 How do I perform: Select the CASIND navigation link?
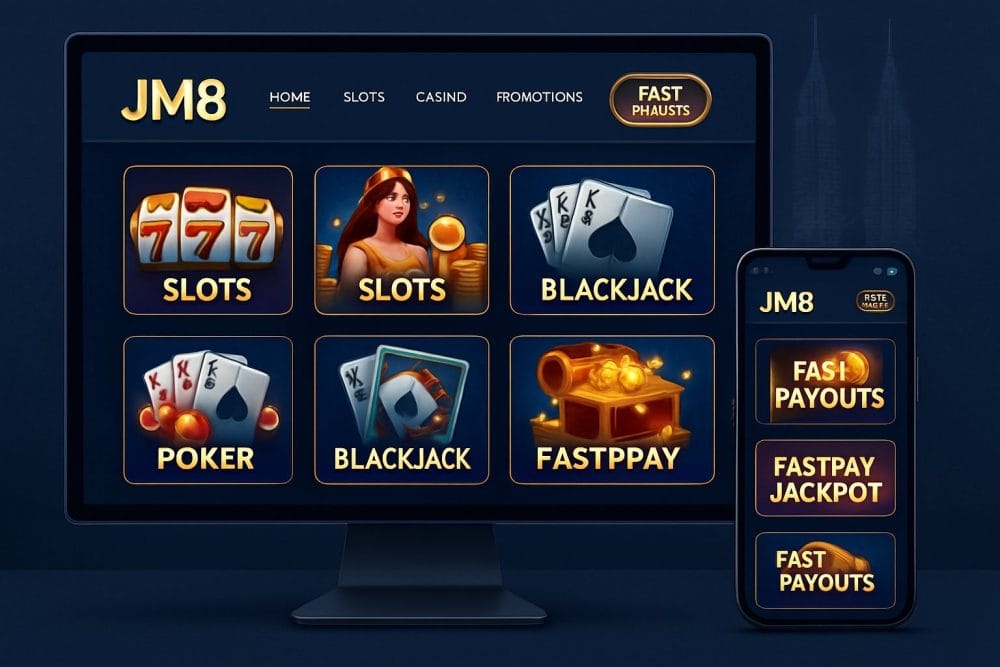point(441,98)
